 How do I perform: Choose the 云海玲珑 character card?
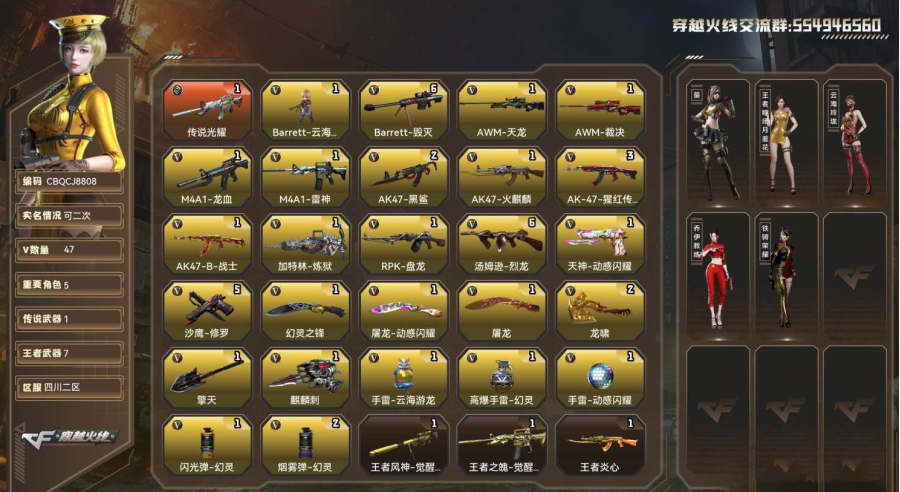(x=852, y=140)
